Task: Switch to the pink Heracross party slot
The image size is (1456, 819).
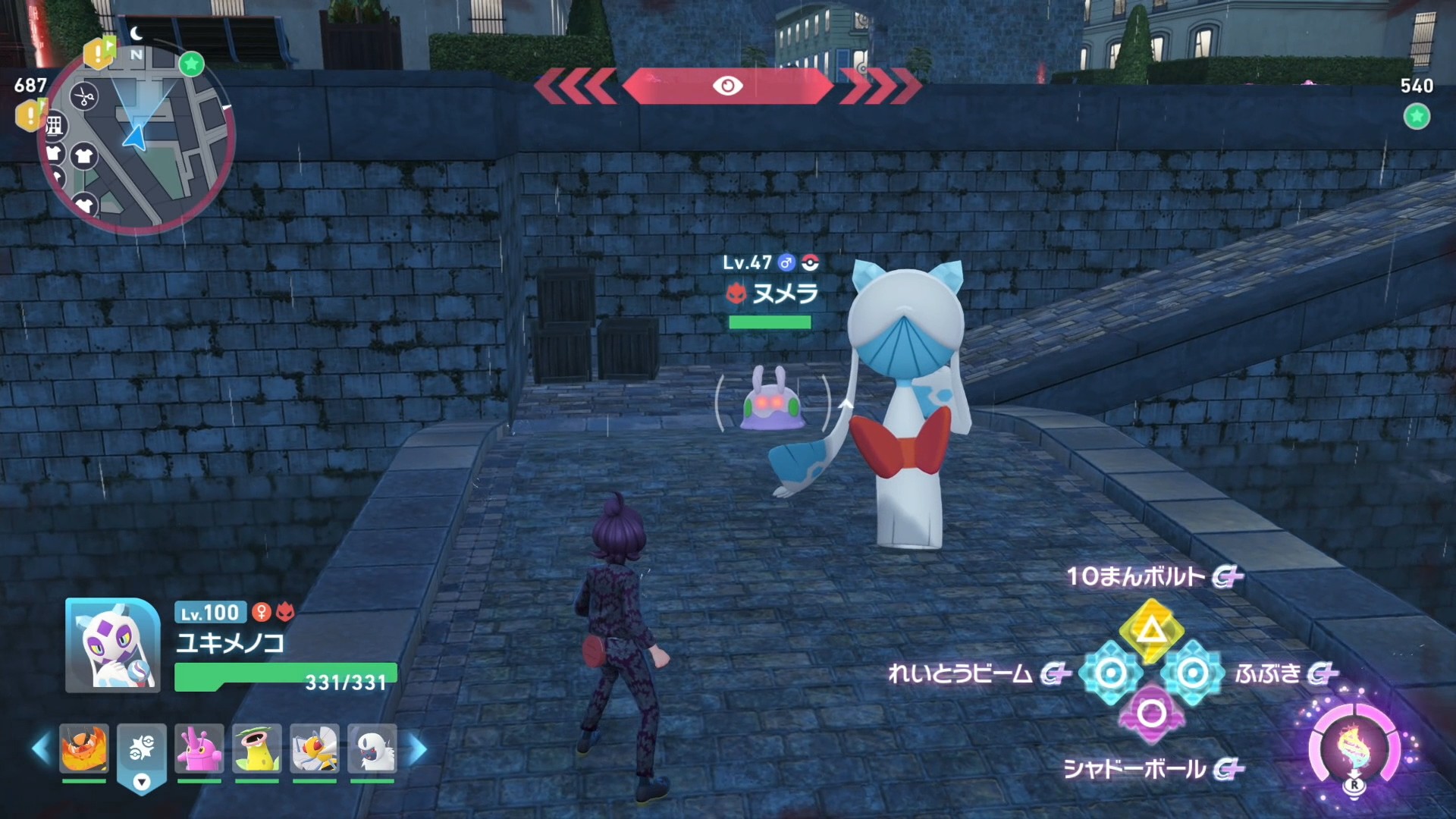Action: pyautogui.click(x=199, y=748)
